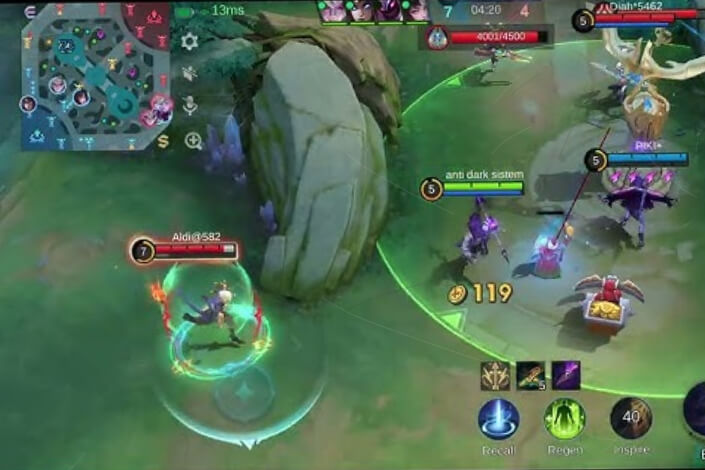705x470 pixels.
Task: Open the battlefield minimap
Action: point(95,75)
